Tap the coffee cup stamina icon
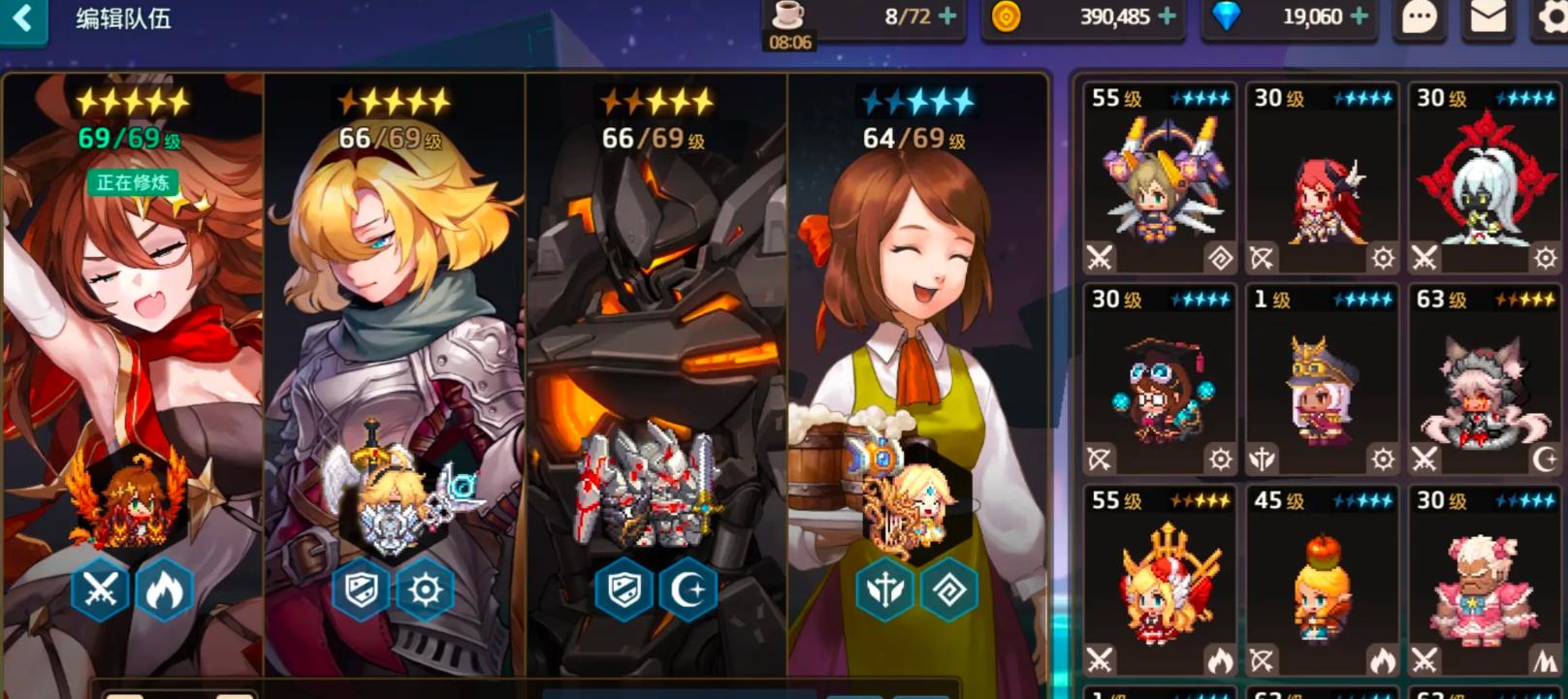 [x=790, y=14]
